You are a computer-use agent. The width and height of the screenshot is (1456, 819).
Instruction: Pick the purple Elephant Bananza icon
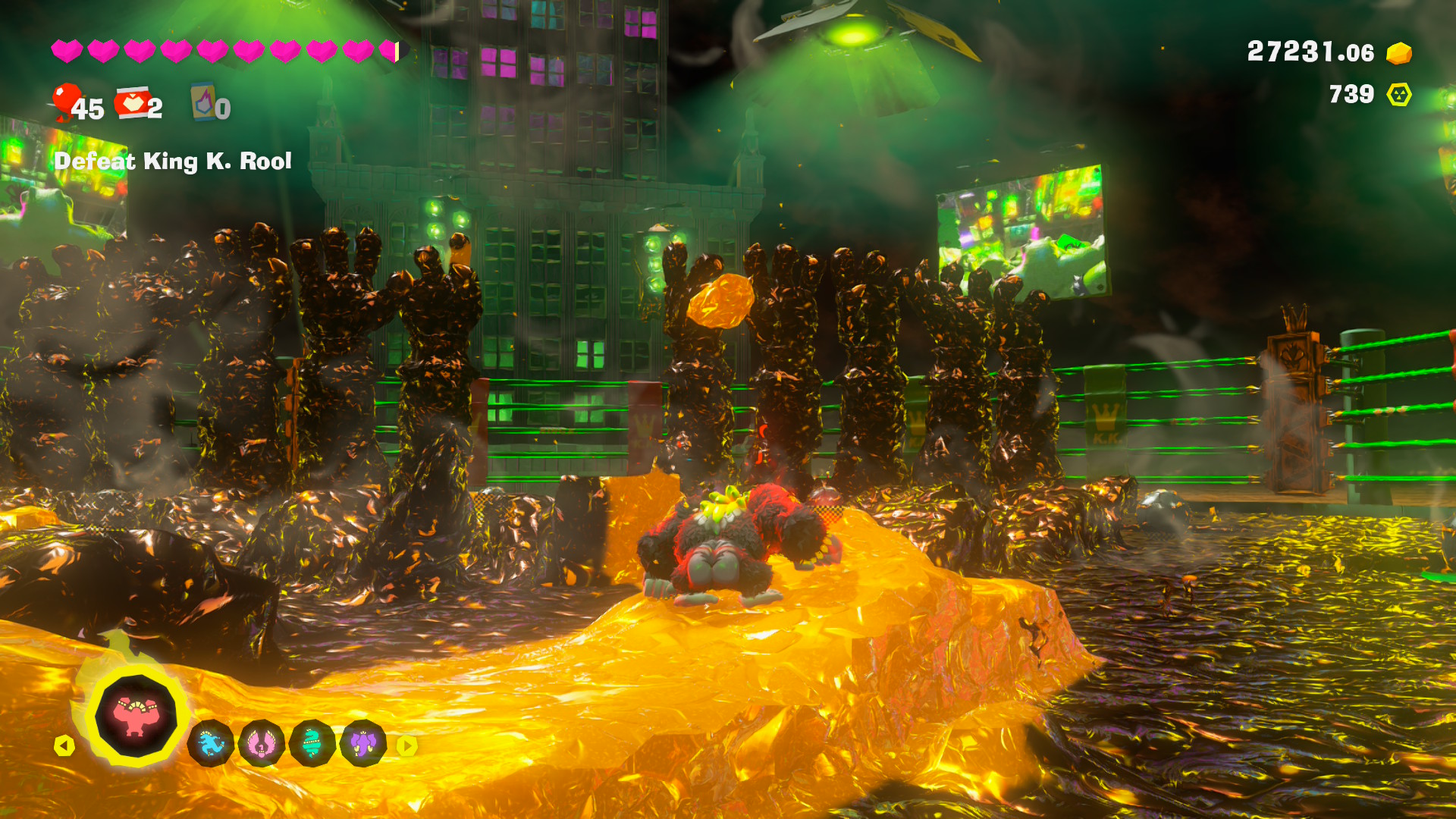(363, 744)
